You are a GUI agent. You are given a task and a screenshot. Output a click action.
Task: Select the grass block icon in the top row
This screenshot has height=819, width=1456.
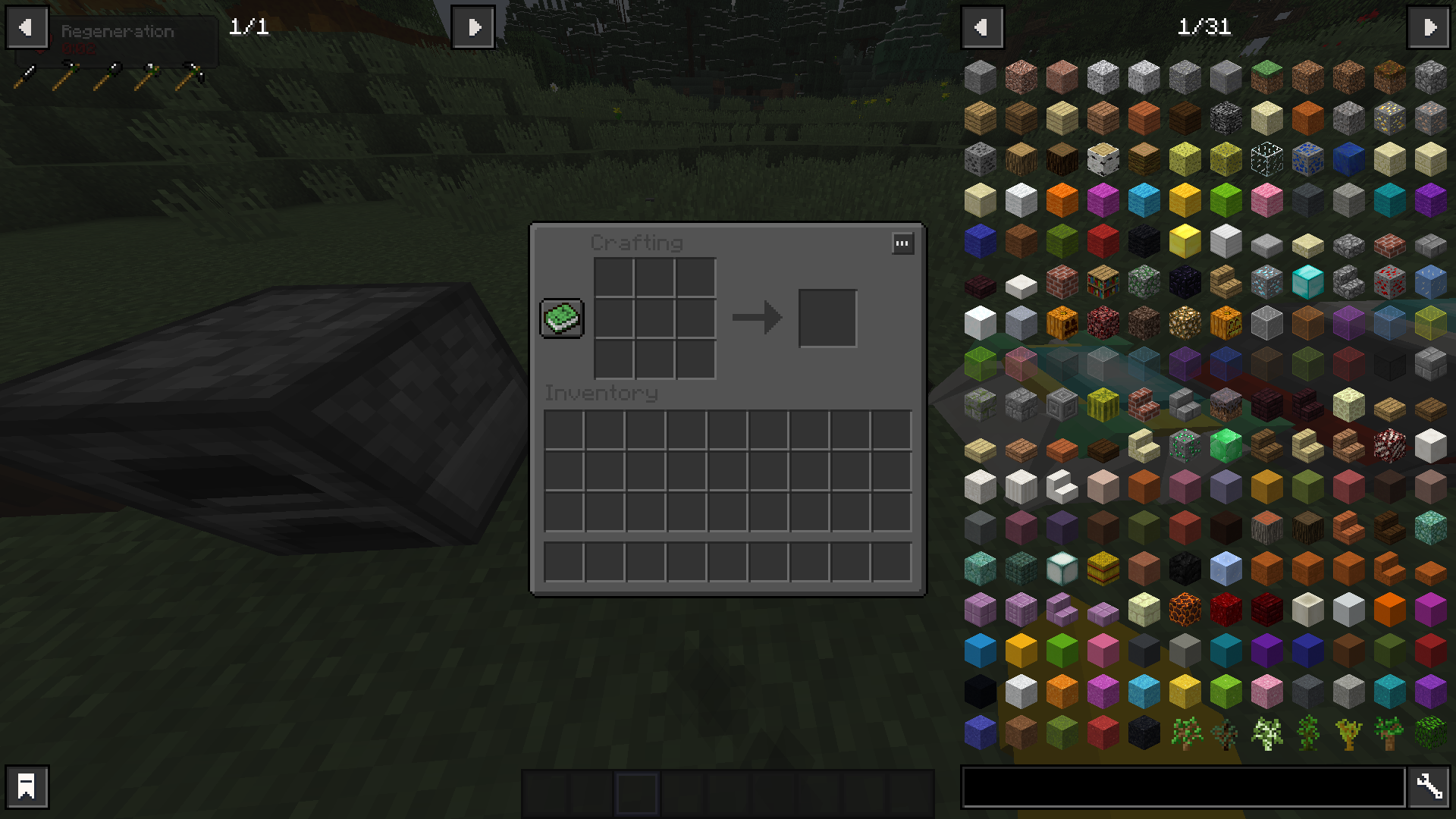pyautogui.click(x=1267, y=76)
